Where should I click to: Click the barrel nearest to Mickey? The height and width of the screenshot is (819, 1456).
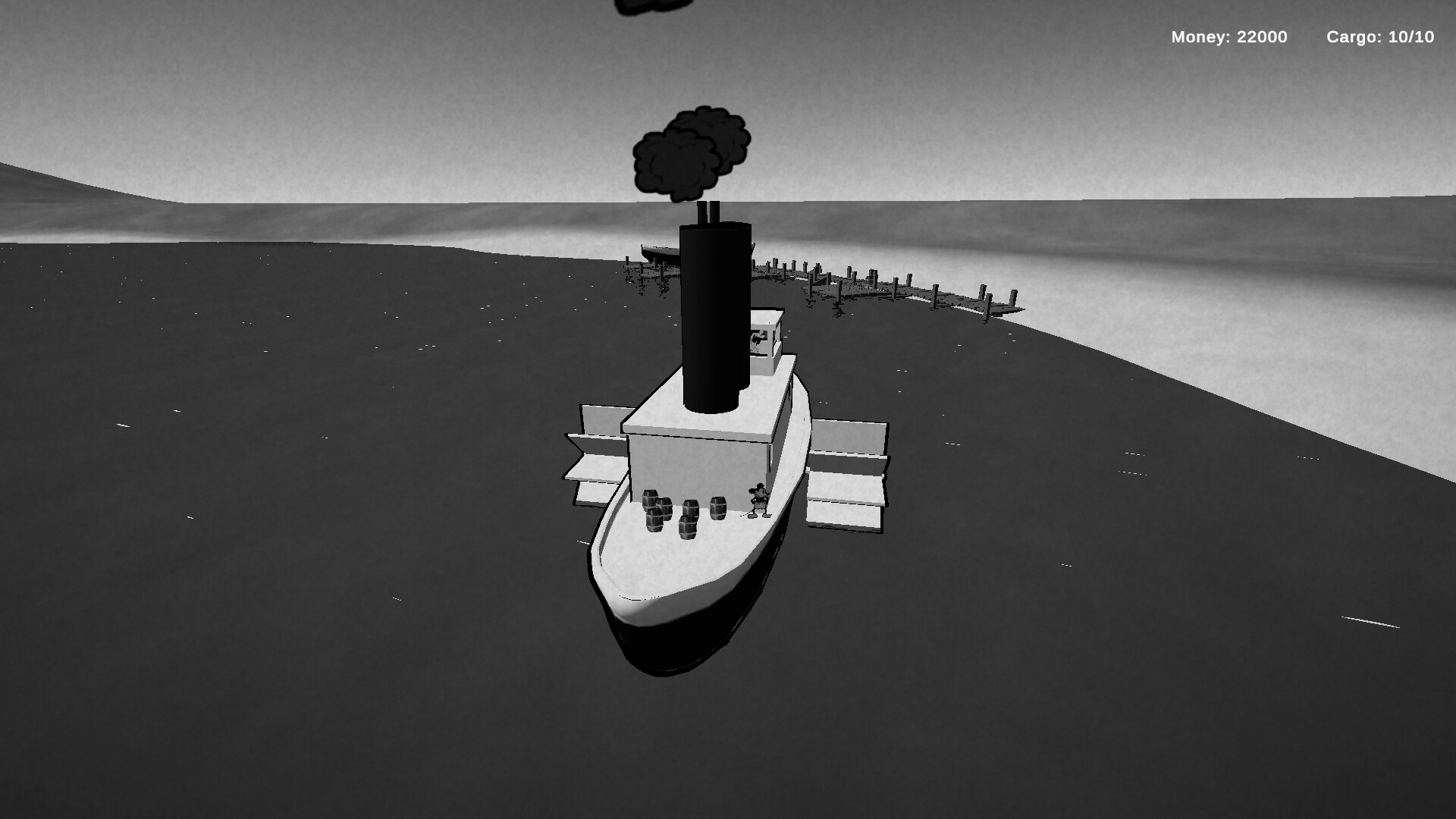tap(718, 508)
